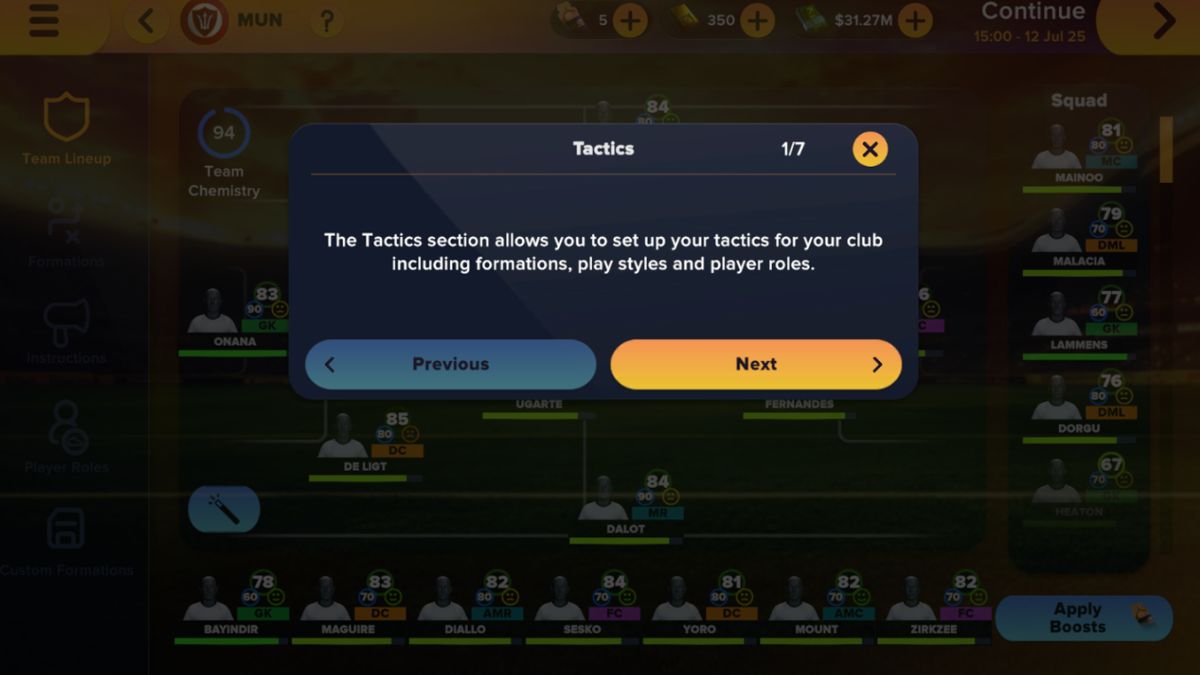This screenshot has height=675, width=1200.
Task: Add more cash with the plus button
Action: (914, 20)
